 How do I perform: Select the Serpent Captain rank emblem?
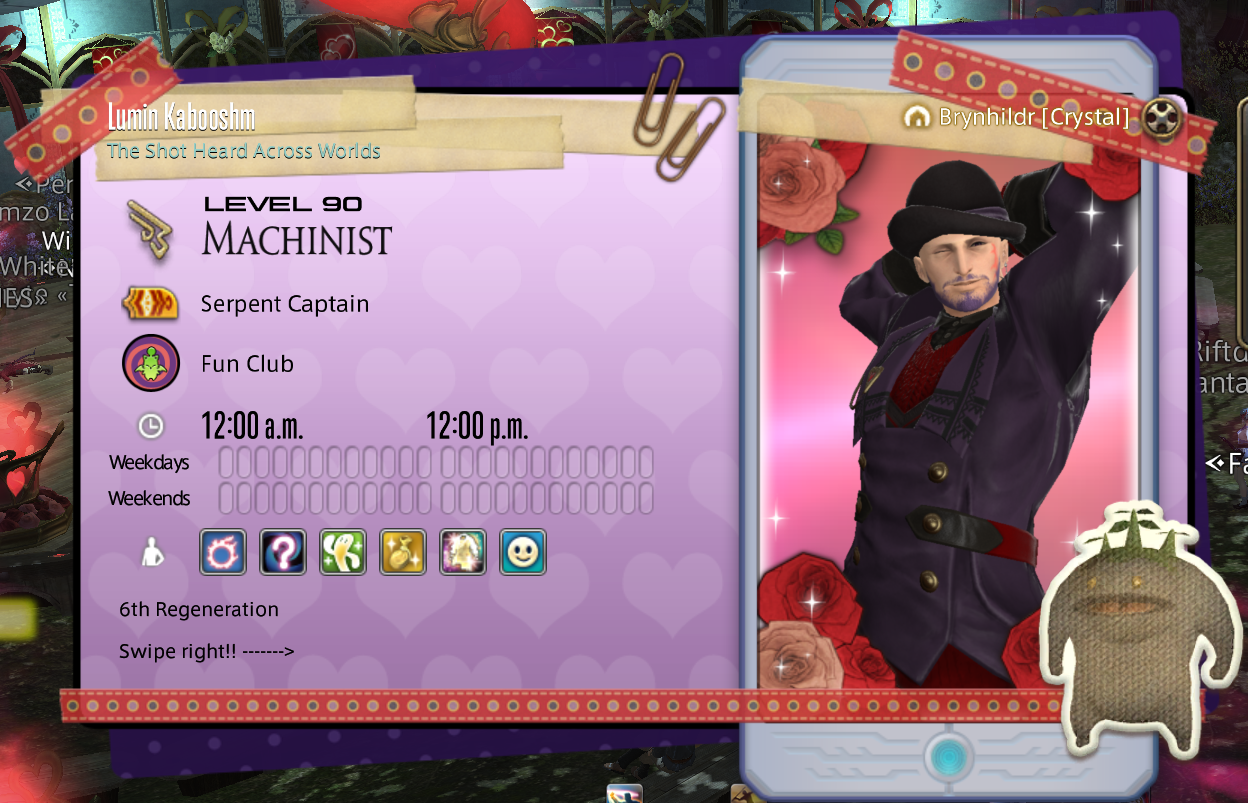click(x=150, y=303)
